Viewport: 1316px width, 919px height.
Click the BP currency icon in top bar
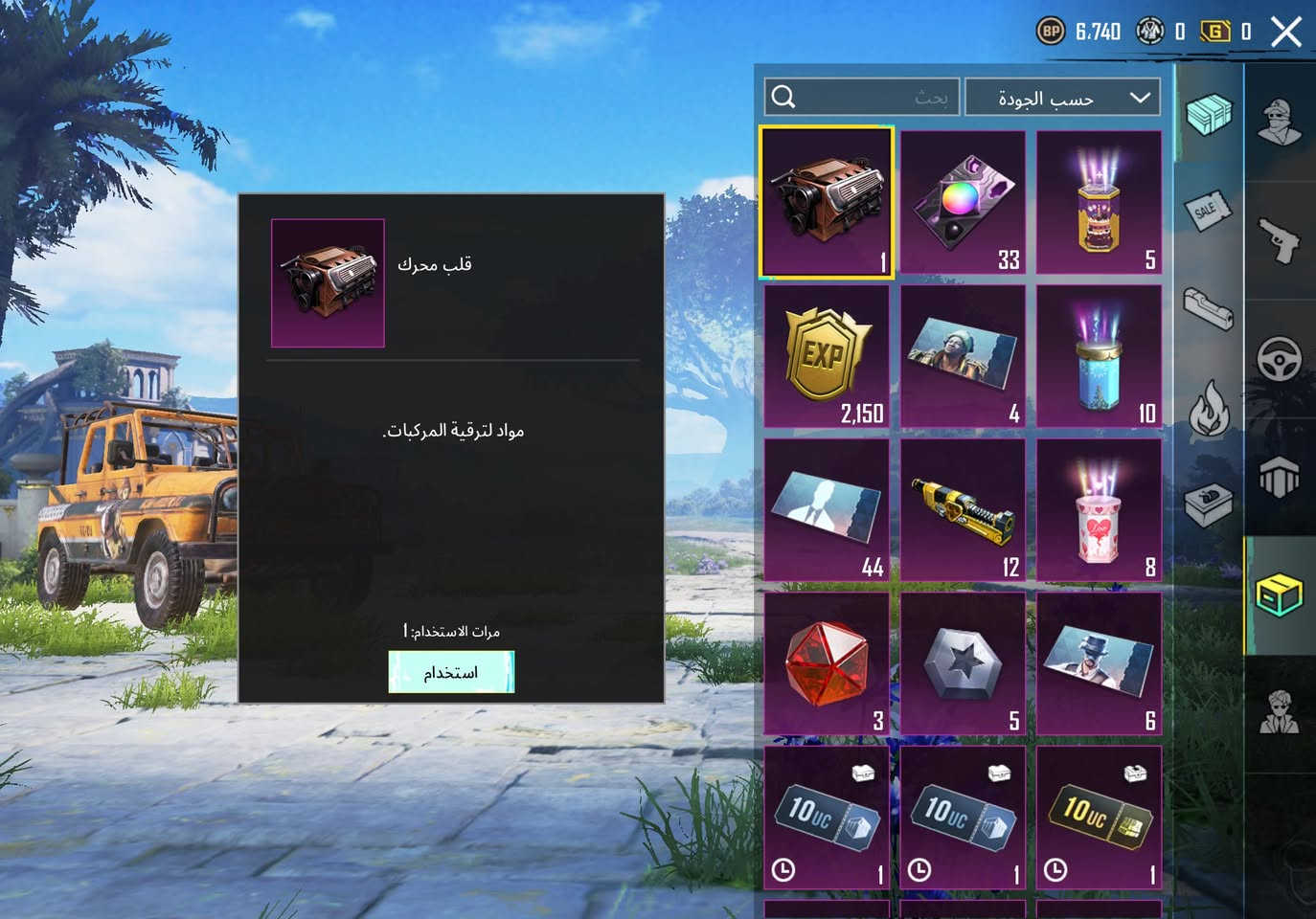(x=1051, y=32)
